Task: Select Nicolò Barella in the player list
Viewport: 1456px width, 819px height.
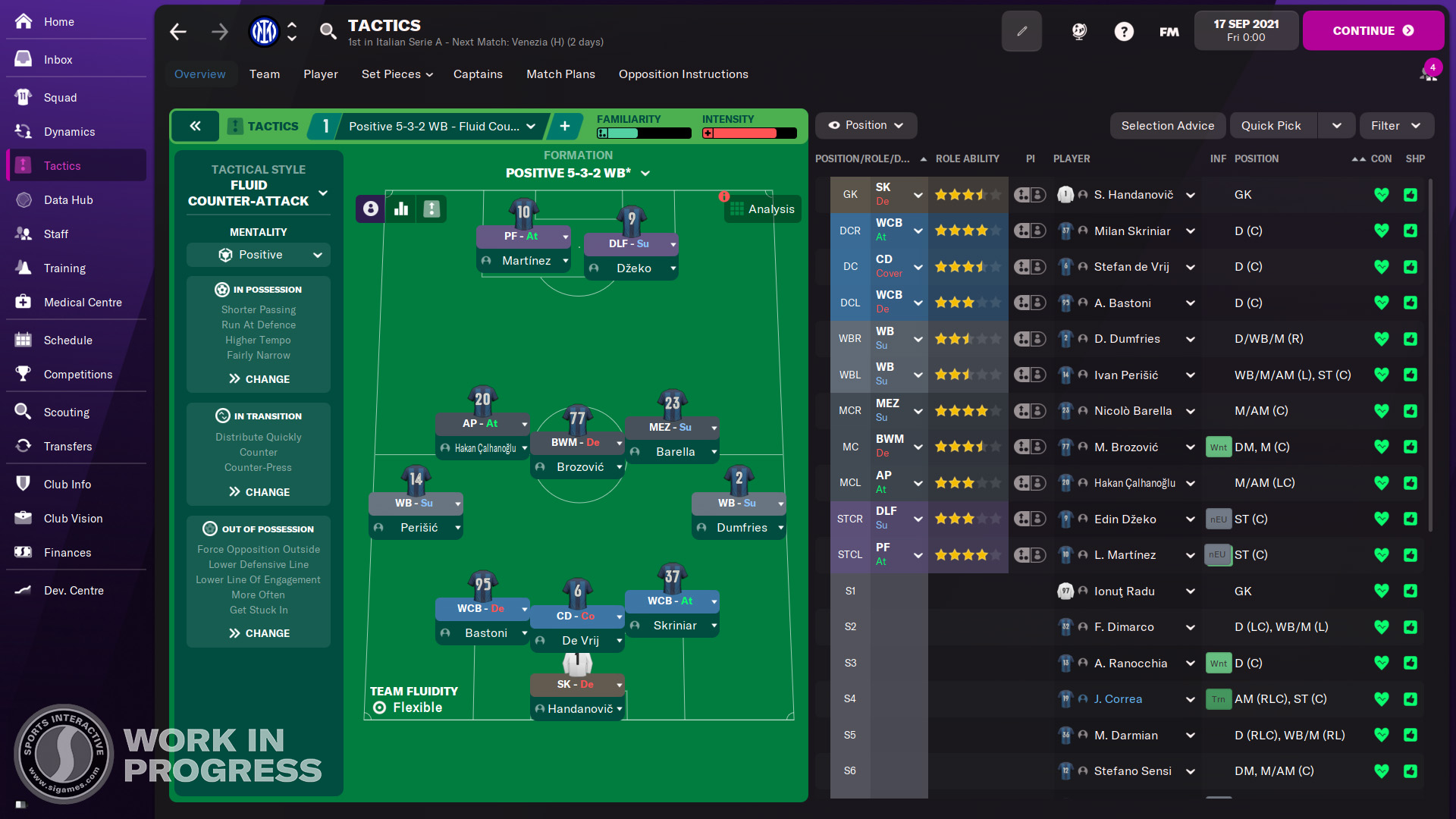Action: [x=1132, y=411]
